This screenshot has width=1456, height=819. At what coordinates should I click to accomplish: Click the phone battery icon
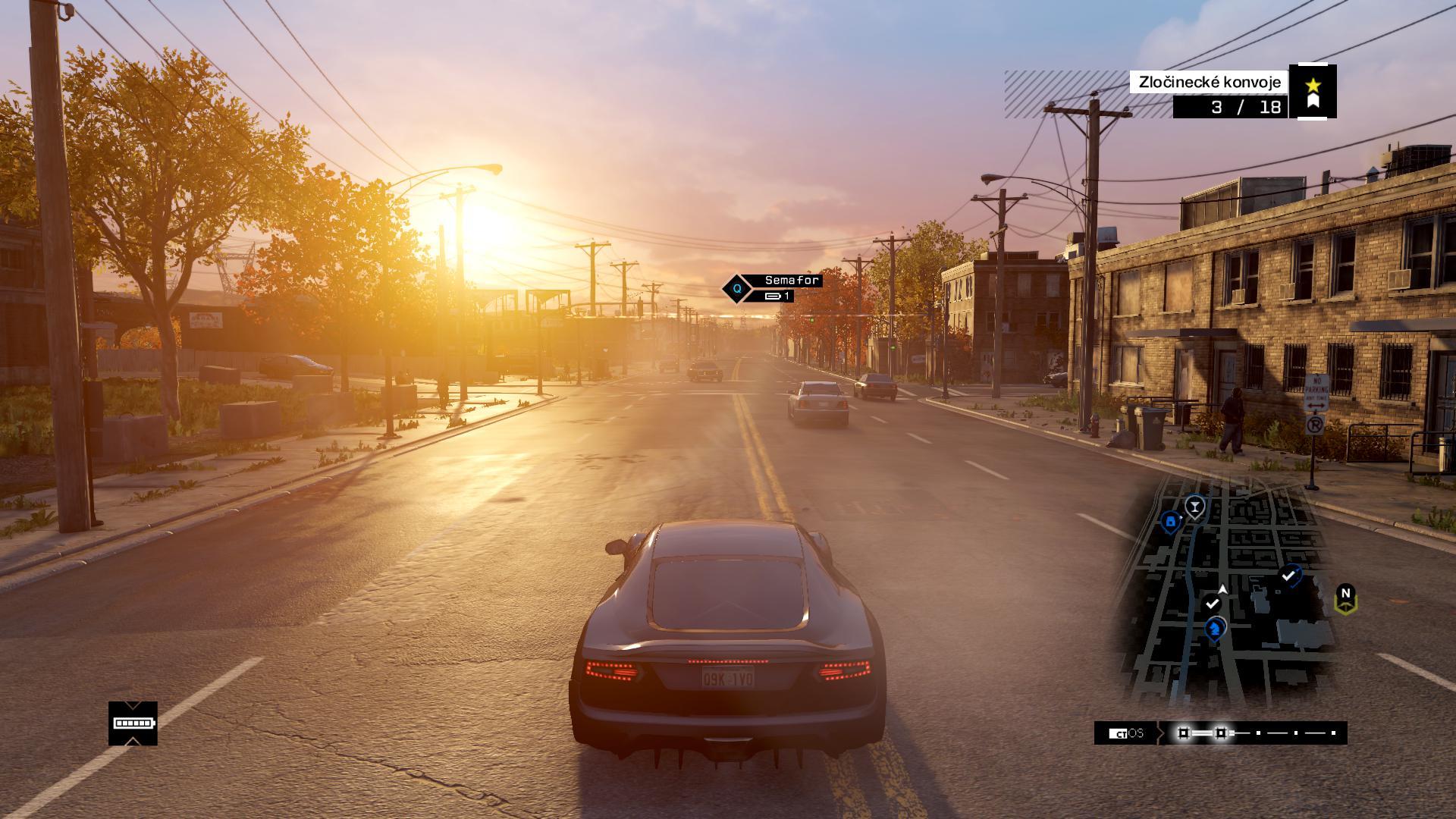coord(133,723)
